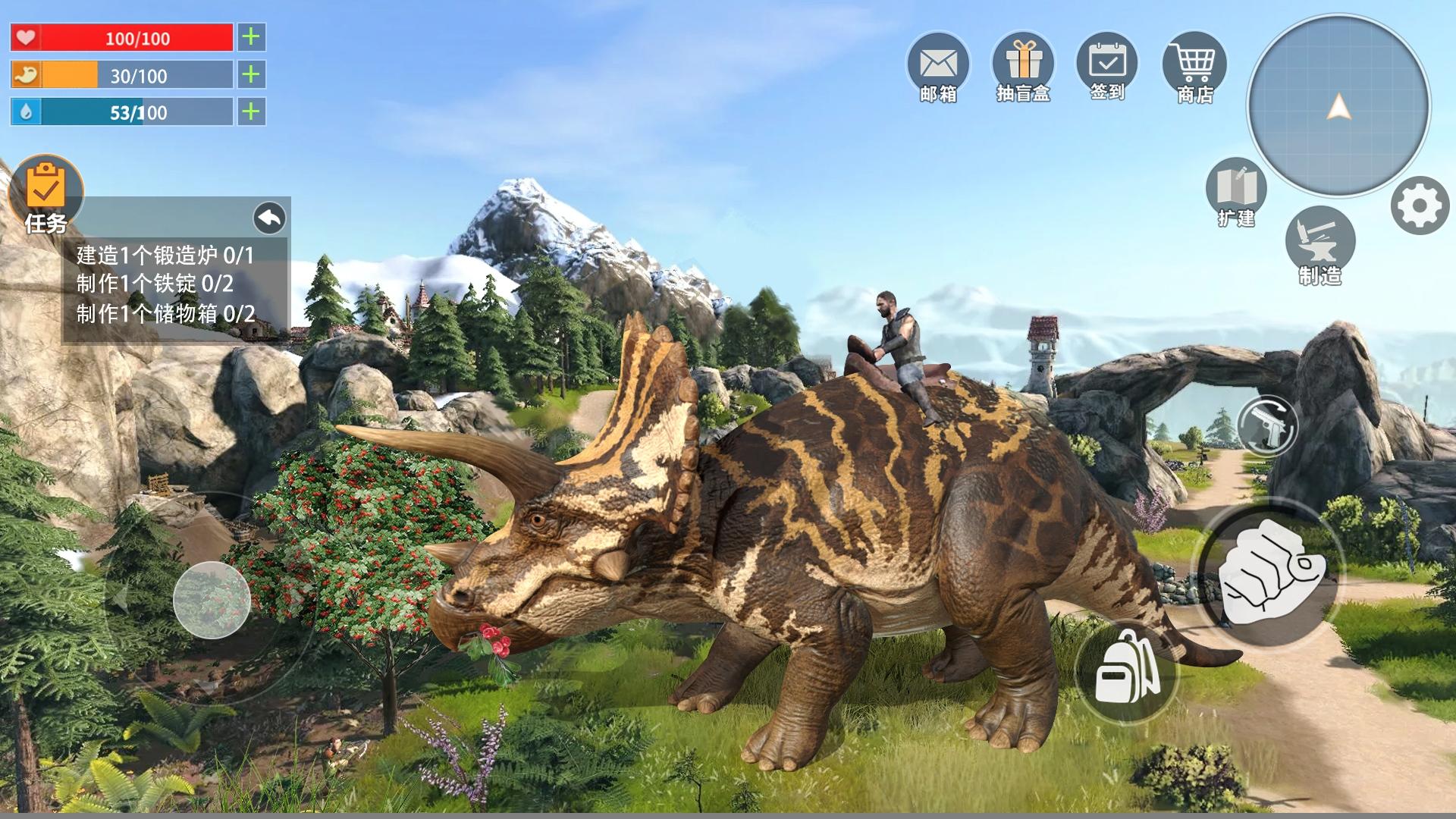
Task: Open the 抽盲盒 blind box gift
Action: click(1023, 67)
